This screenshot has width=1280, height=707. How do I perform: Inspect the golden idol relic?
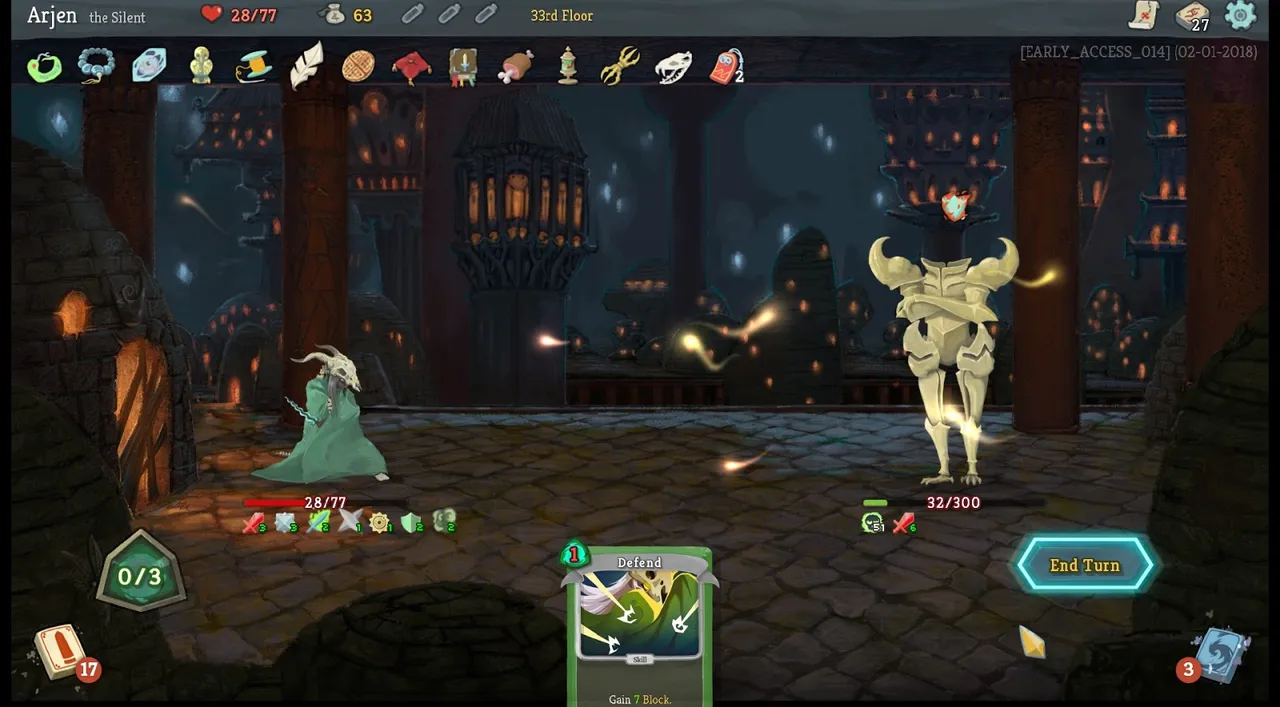(201, 66)
